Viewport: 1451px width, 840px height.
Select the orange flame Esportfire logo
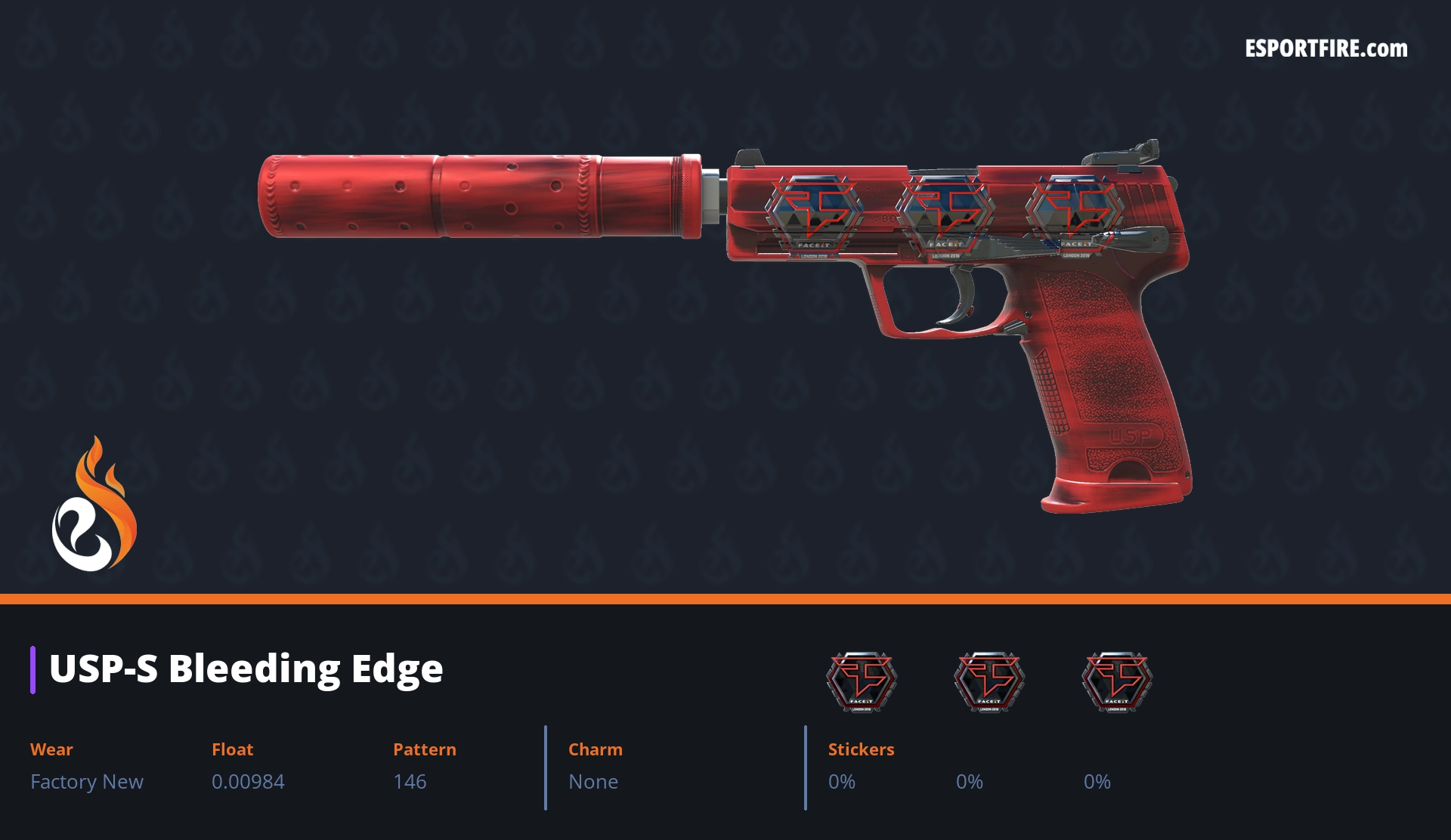click(x=94, y=504)
